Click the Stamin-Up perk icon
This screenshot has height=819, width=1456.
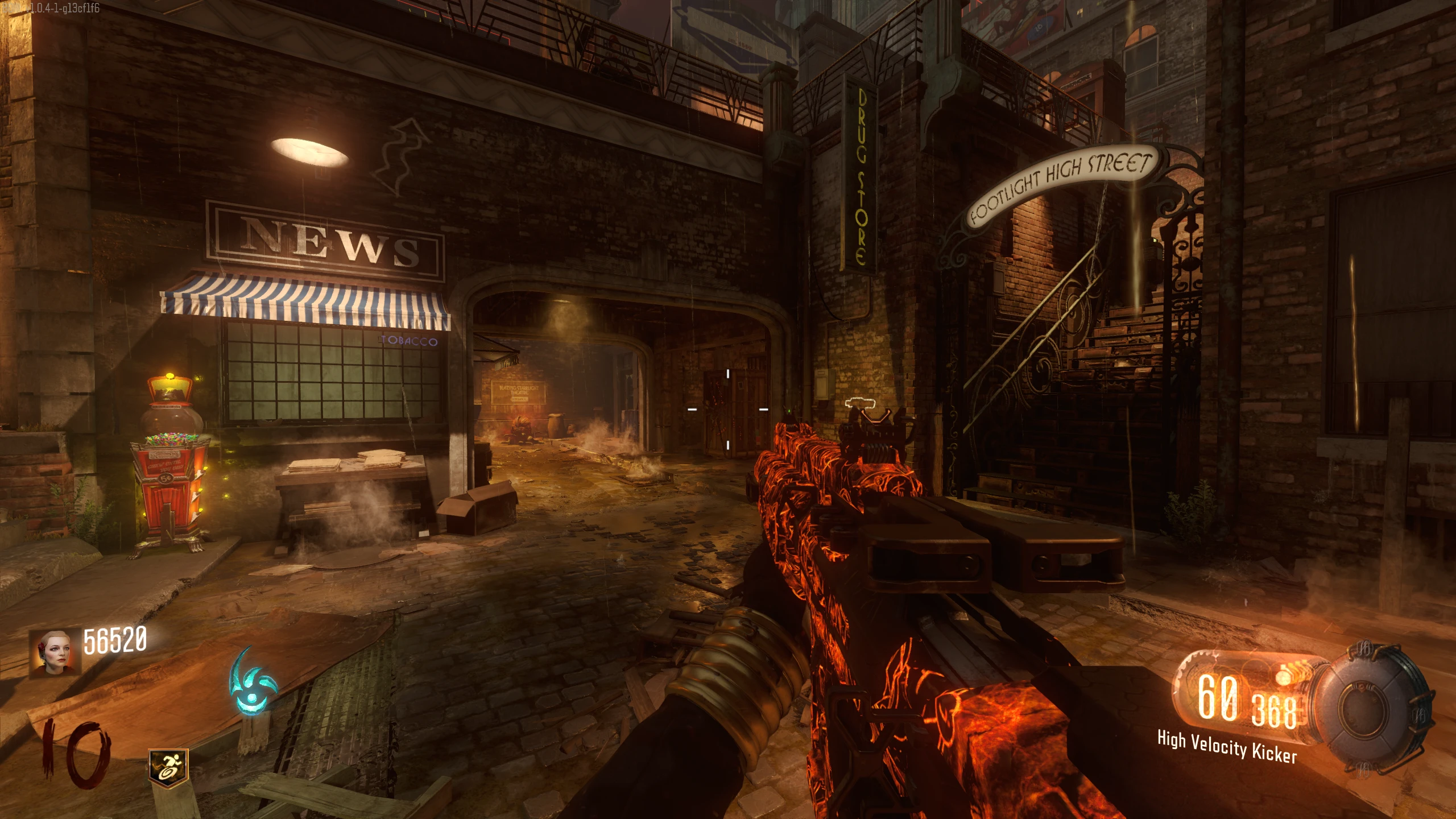pyautogui.click(x=168, y=766)
